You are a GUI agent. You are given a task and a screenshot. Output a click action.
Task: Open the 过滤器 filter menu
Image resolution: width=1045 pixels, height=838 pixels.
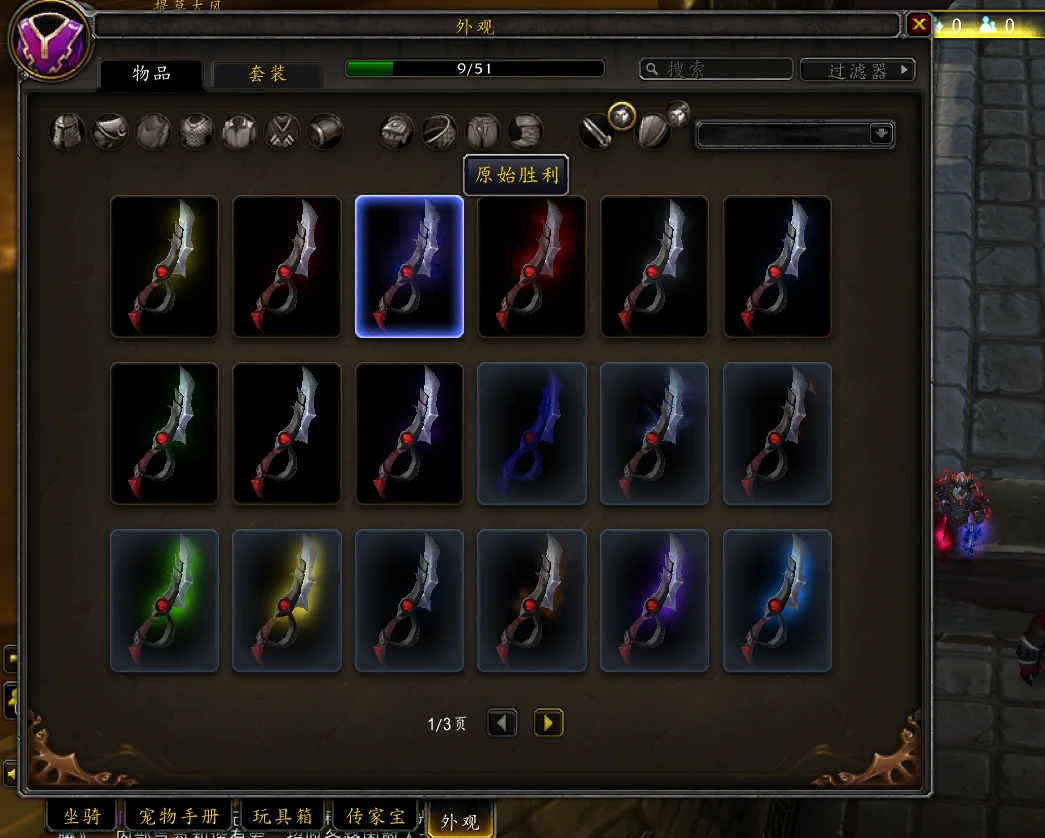[857, 70]
